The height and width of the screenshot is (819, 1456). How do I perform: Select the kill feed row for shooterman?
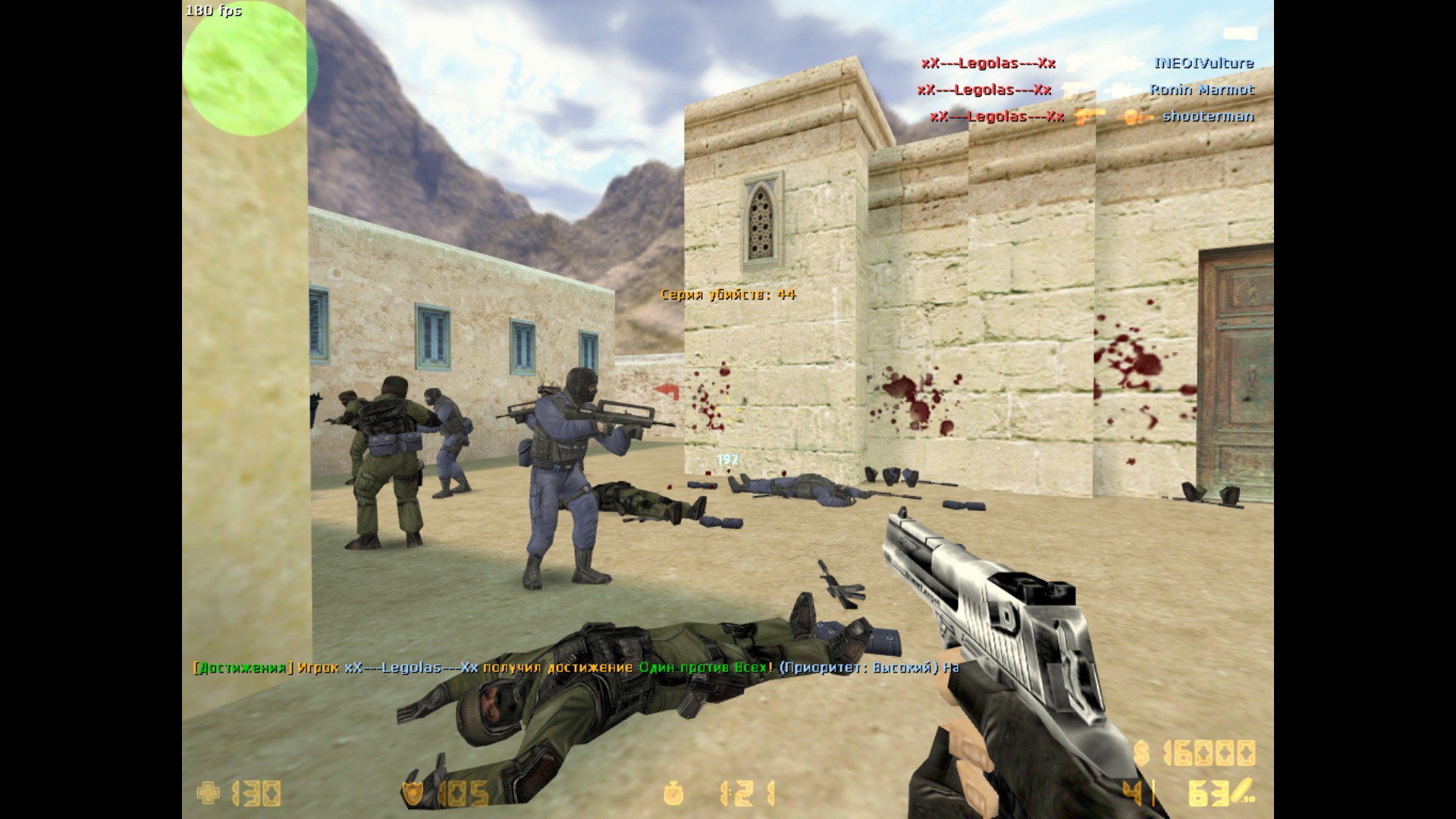coord(1091,117)
